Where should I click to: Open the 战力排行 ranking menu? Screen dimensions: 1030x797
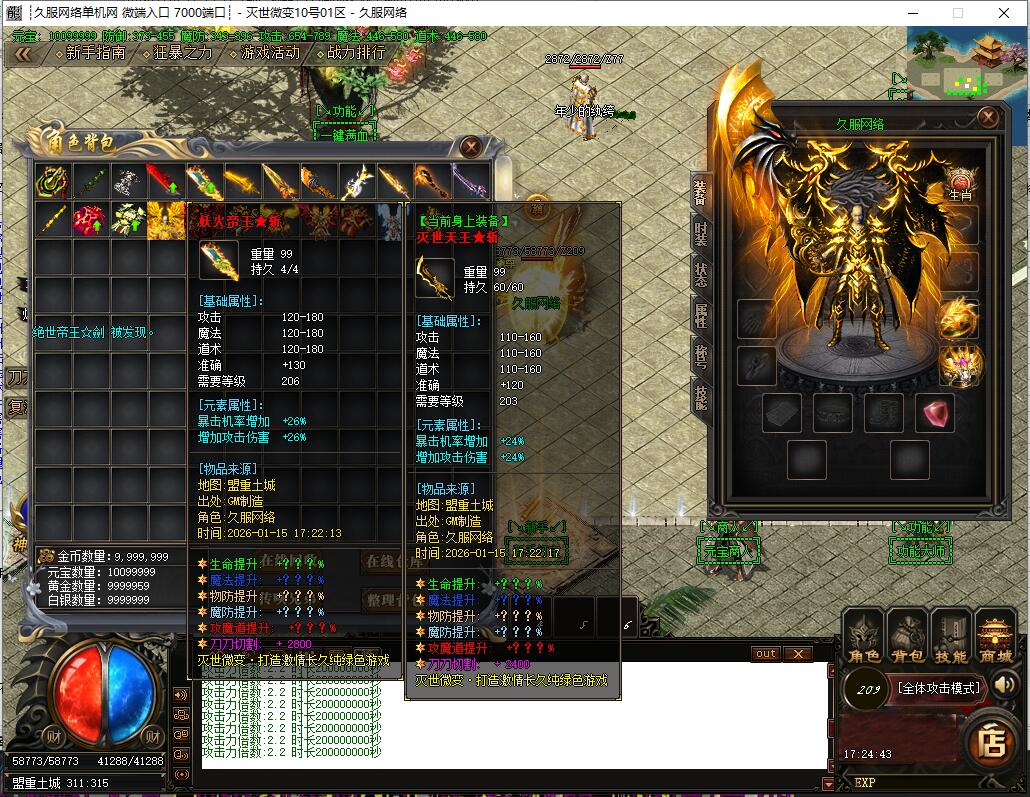pyautogui.click(x=355, y=53)
